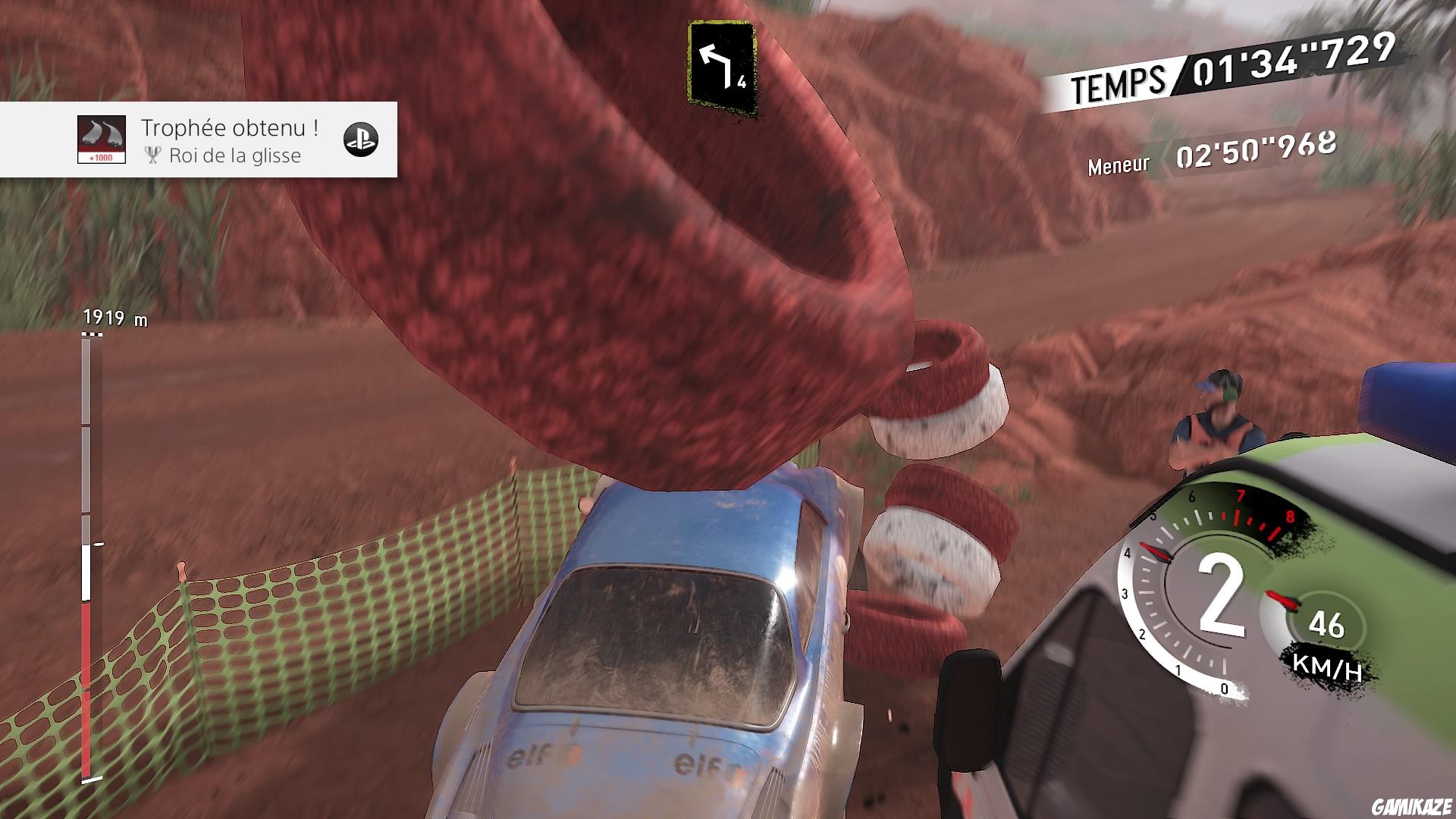The width and height of the screenshot is (1456, 819).
Task: Click the trophy notification icon with +1000 score
Action: (x=101, y=141)
